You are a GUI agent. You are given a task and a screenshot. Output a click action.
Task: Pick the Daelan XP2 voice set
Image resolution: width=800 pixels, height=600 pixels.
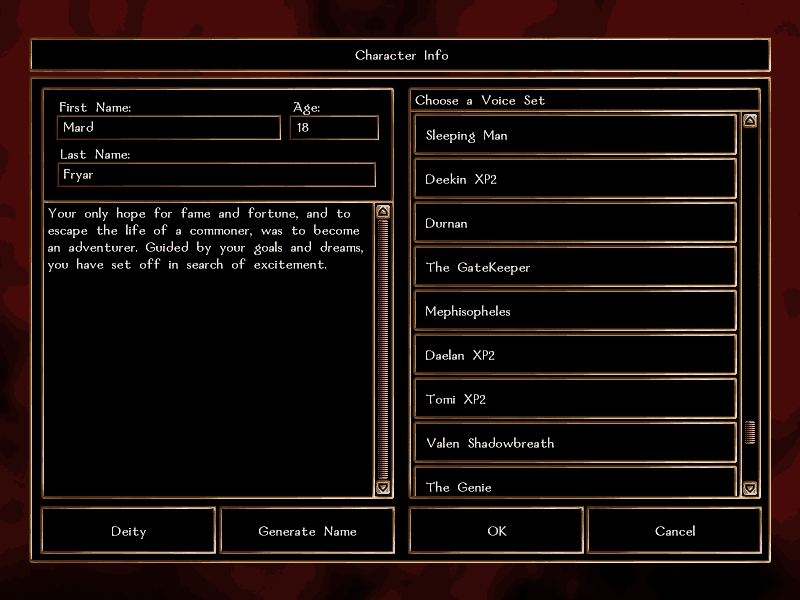pos(575,355)
